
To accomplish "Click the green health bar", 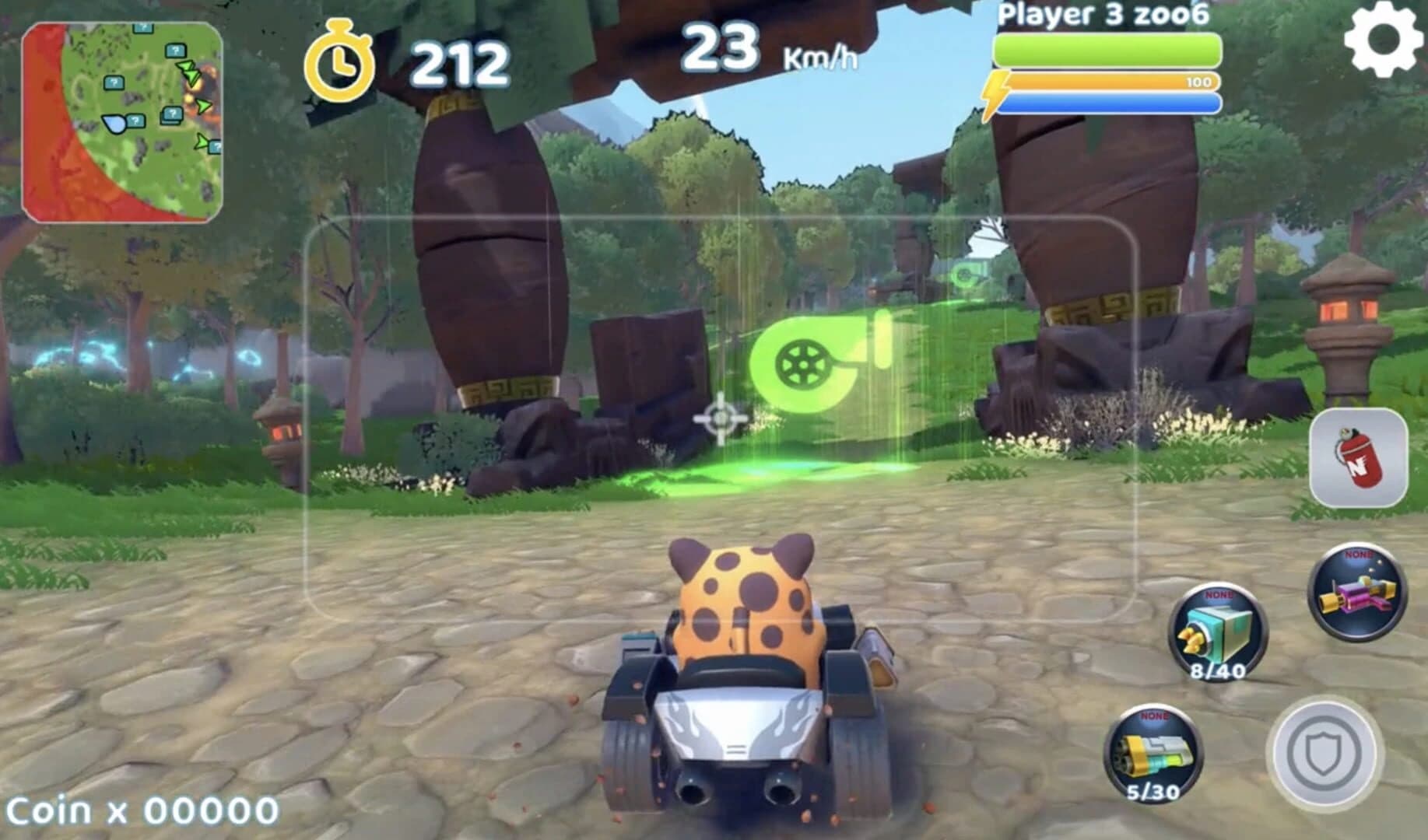I will [x=1105, y=49].
